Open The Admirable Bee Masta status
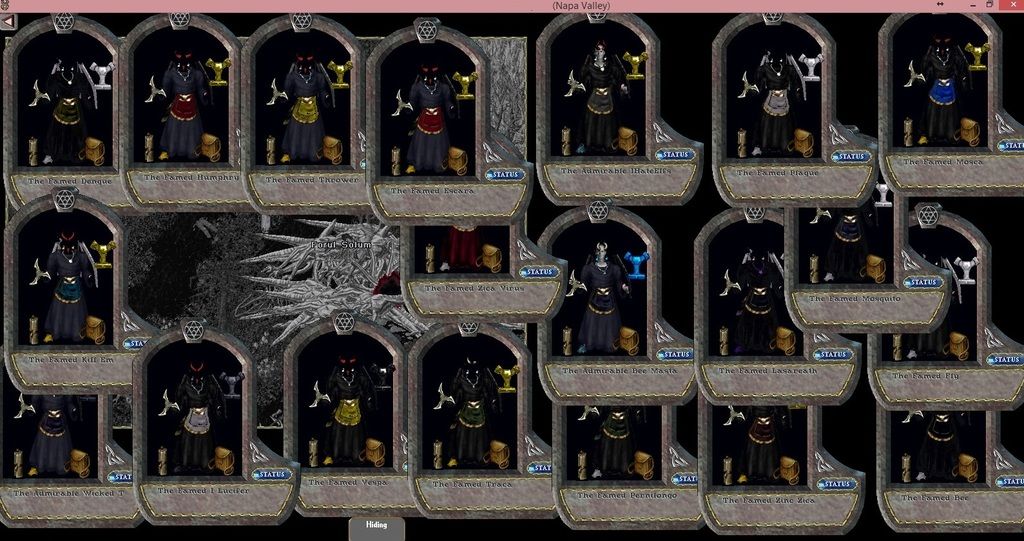The height and width of the screenshot is (541, 1024). (x=676, y=354)
